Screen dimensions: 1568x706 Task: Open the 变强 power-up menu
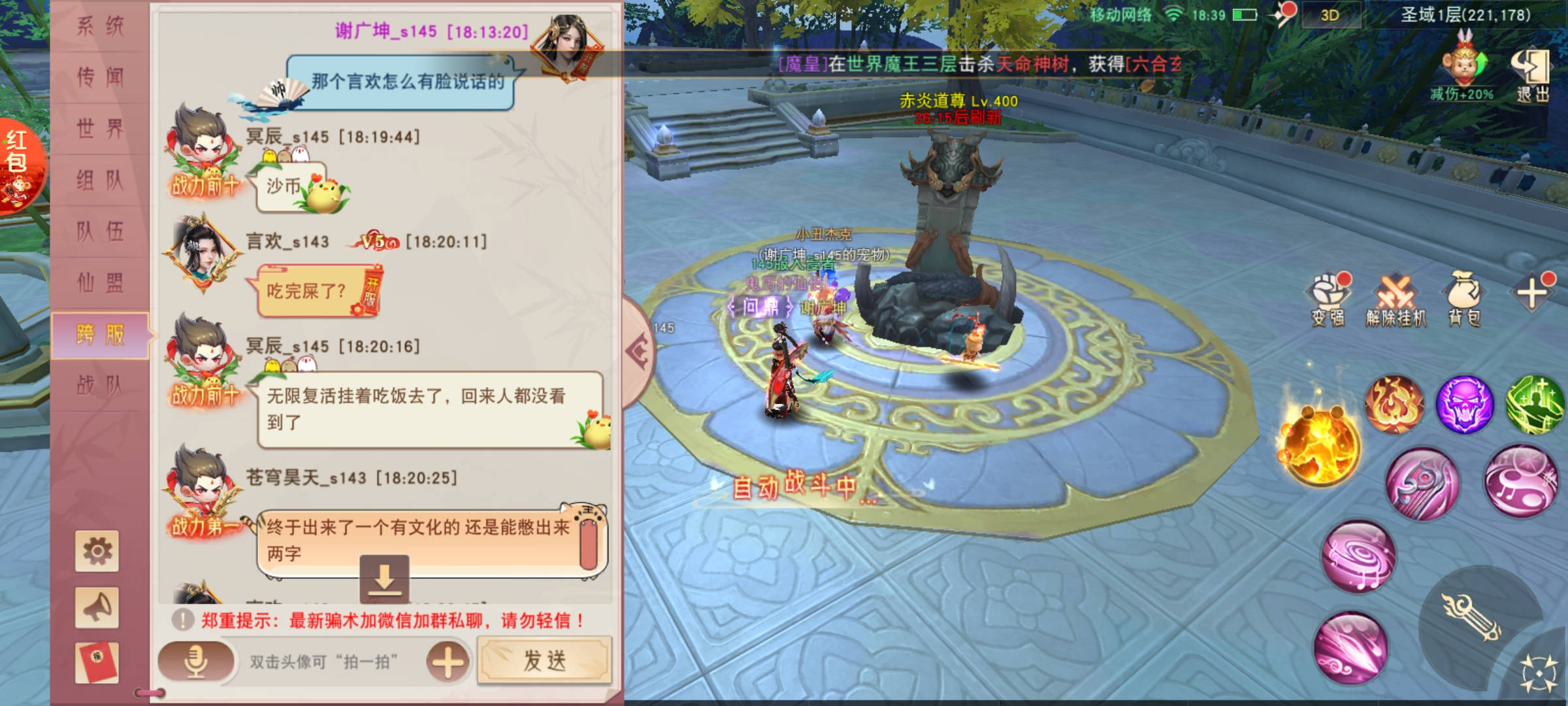(x=1328, y=299)
